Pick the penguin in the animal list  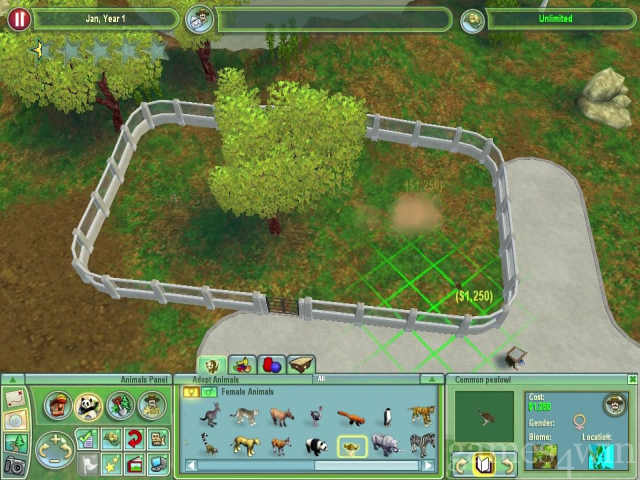click(x=386, y=414)
